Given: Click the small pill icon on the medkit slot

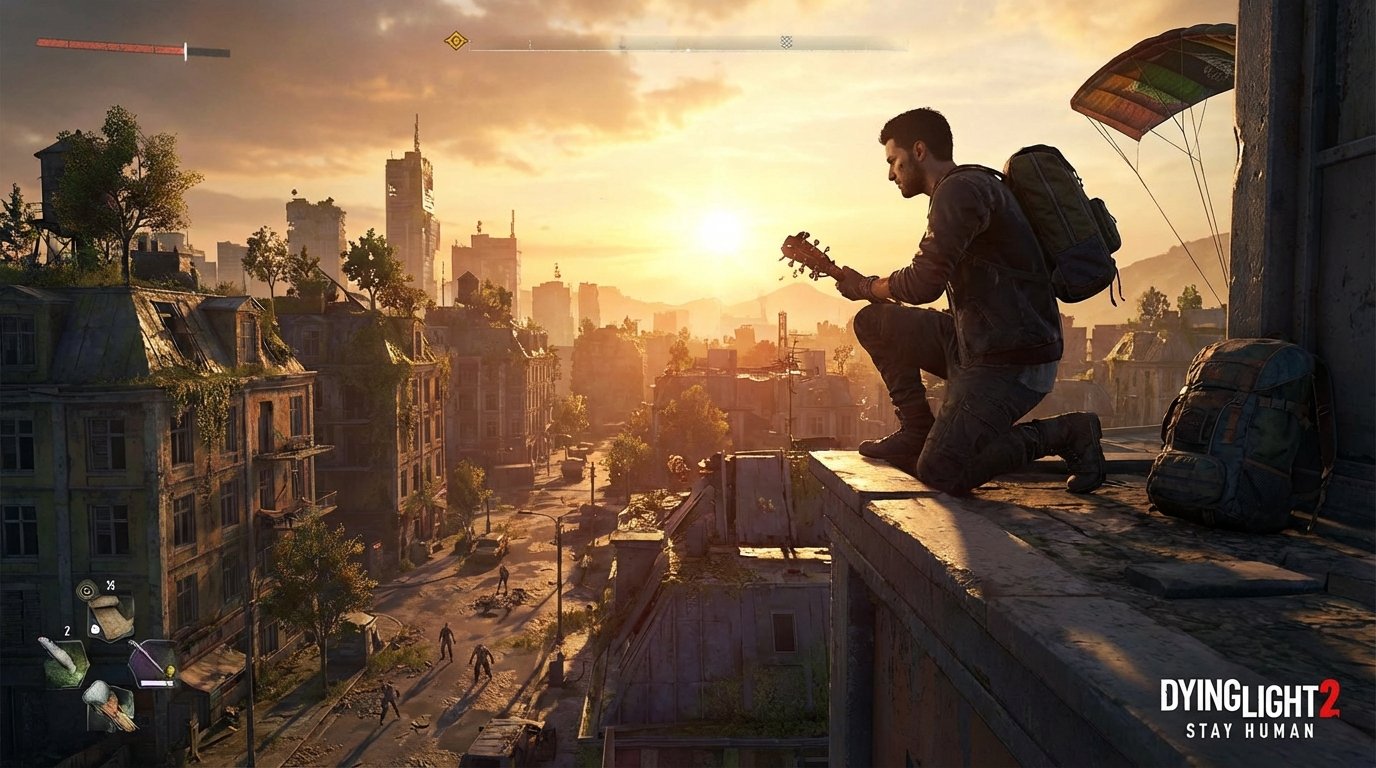Looking at the screenshot, I should pyautogui.click(x=95, y=630).
